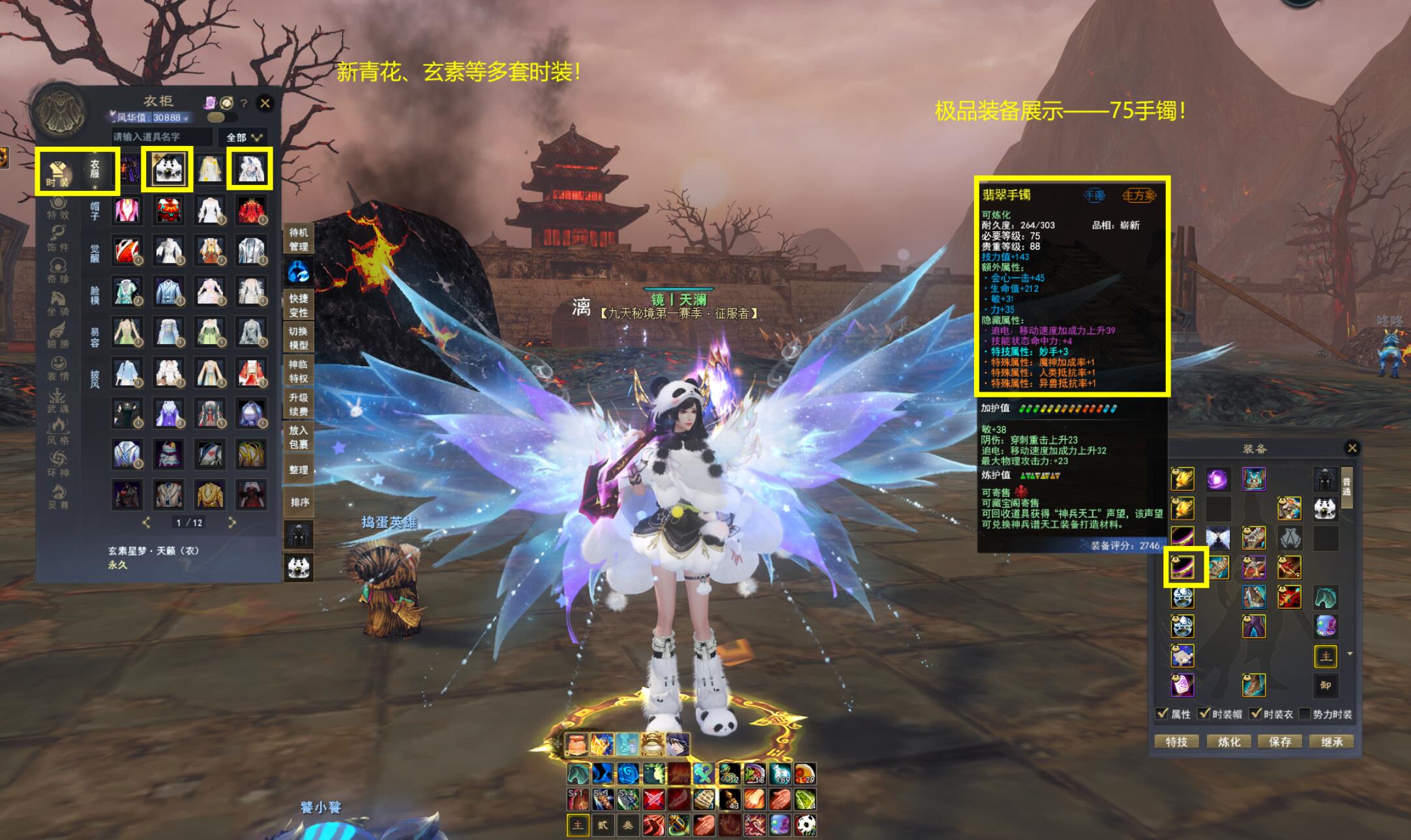Put the costume into the bag with 放入包裹

click(x=299, y=437)
